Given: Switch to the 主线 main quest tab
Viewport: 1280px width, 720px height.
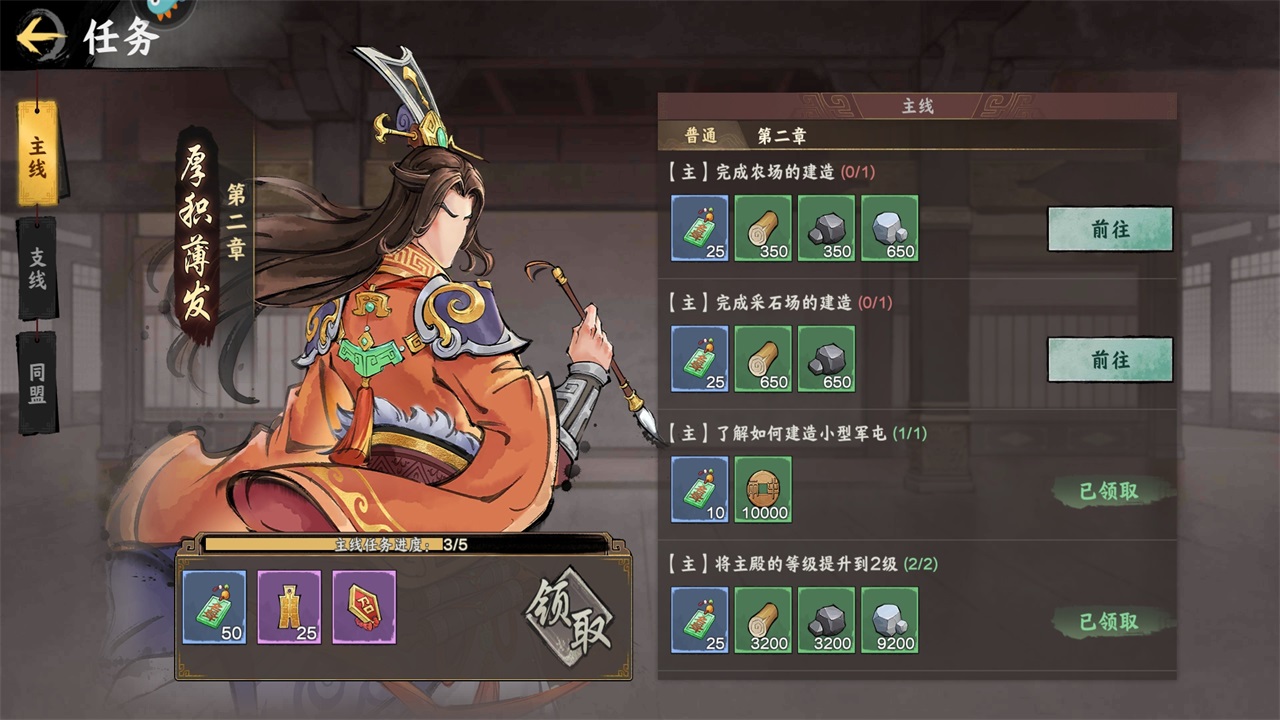Looking at the screenshot, I should pos(38,155).
